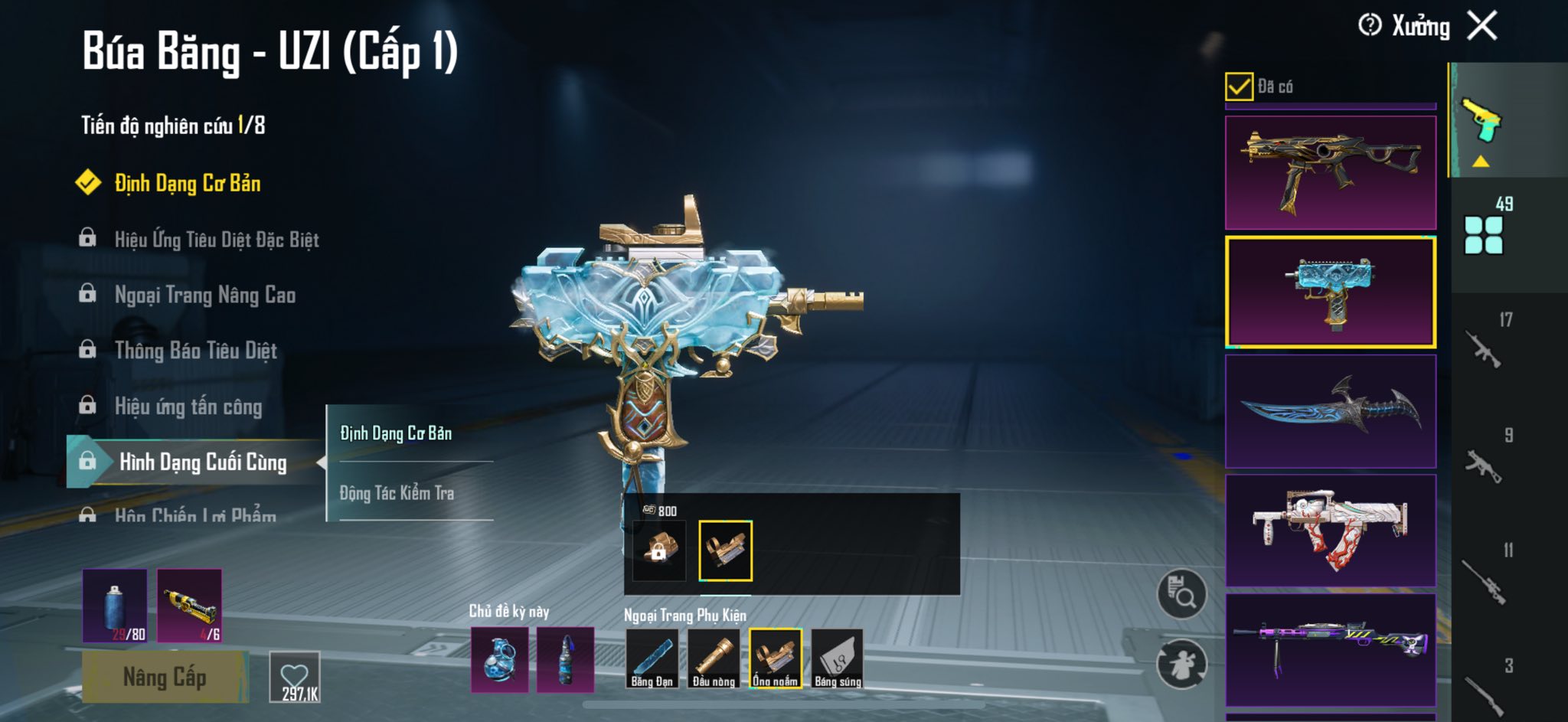
Task: Select the Đầu nòng attachment slot
Action: tap(714, 658)
